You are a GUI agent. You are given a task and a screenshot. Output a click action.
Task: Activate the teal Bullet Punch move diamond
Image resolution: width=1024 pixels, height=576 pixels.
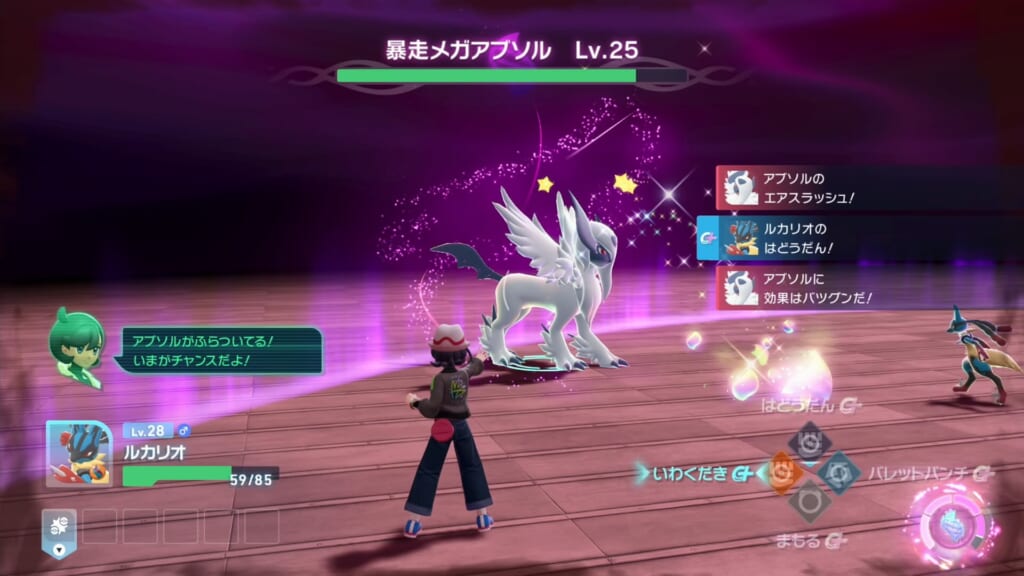838,472
